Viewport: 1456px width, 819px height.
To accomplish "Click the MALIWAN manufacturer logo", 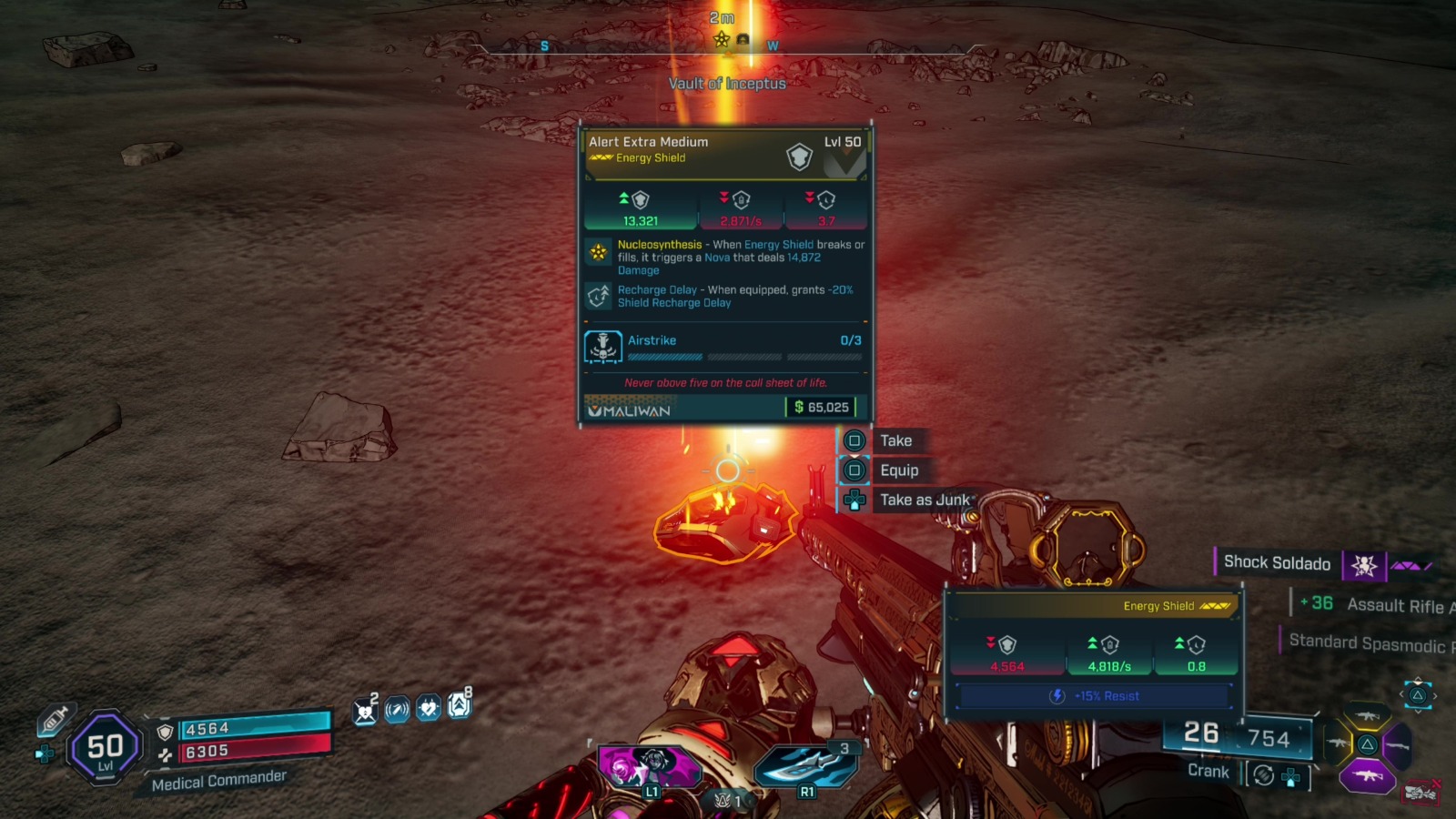I will pos(630,411).
